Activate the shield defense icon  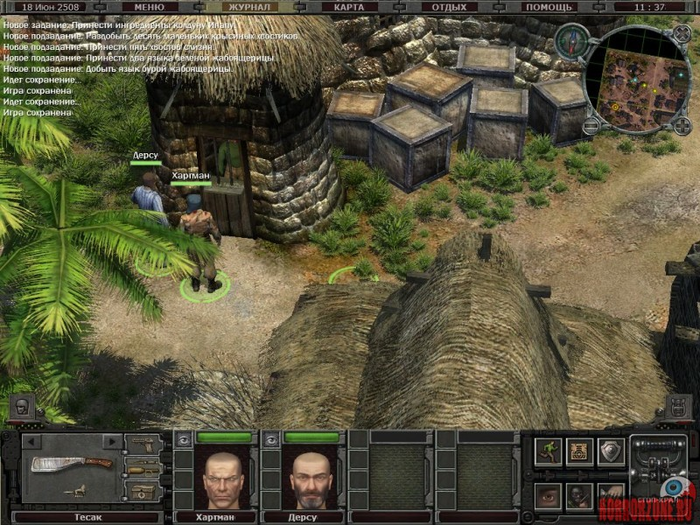click(611, 452)
